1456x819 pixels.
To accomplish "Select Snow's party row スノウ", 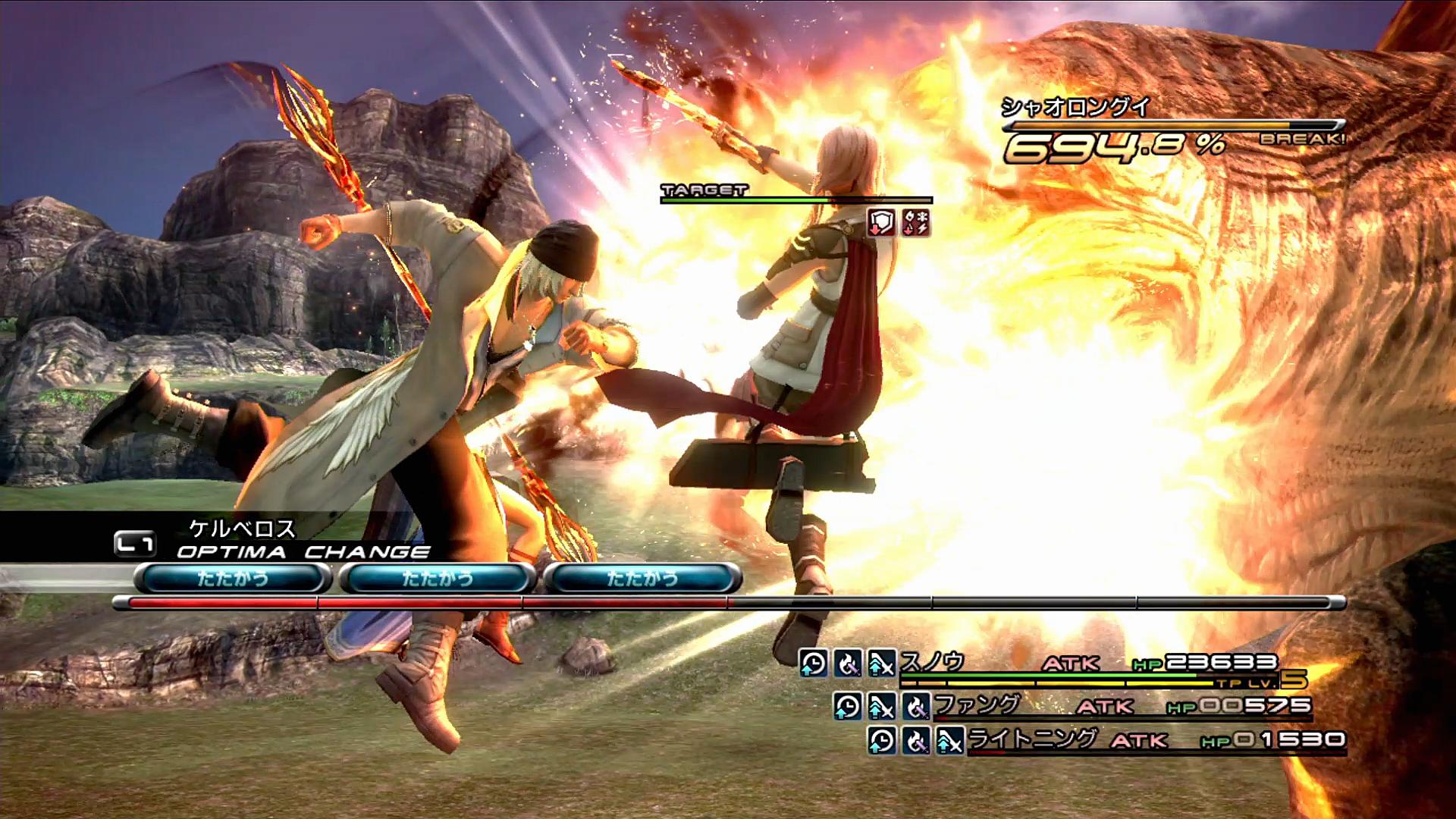I will 933,664.
